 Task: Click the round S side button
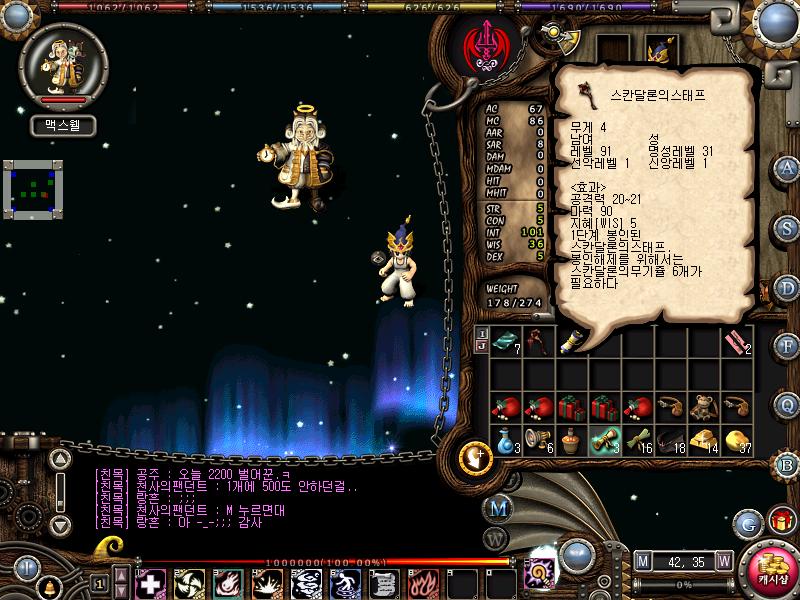coord(788,226)
